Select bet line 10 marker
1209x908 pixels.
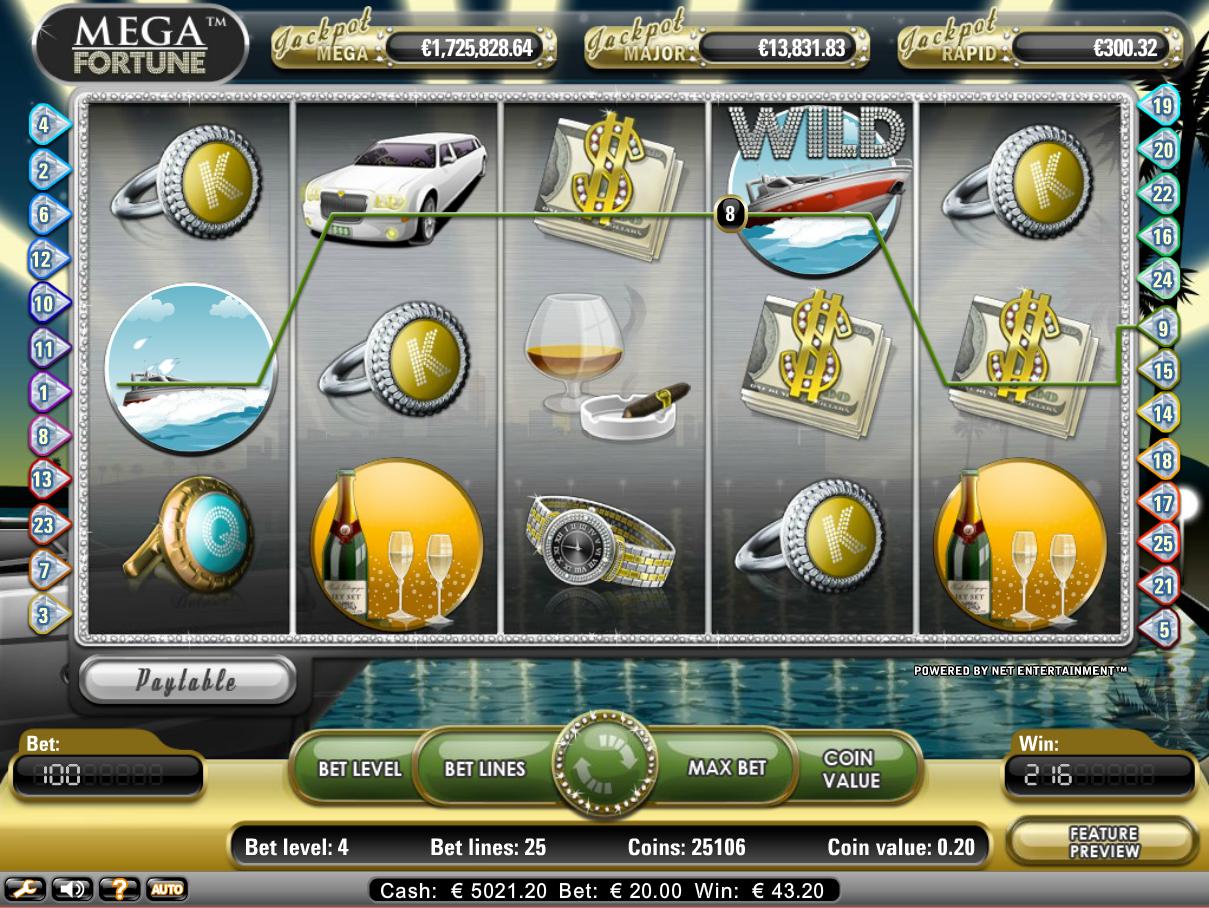pos(45,301)
